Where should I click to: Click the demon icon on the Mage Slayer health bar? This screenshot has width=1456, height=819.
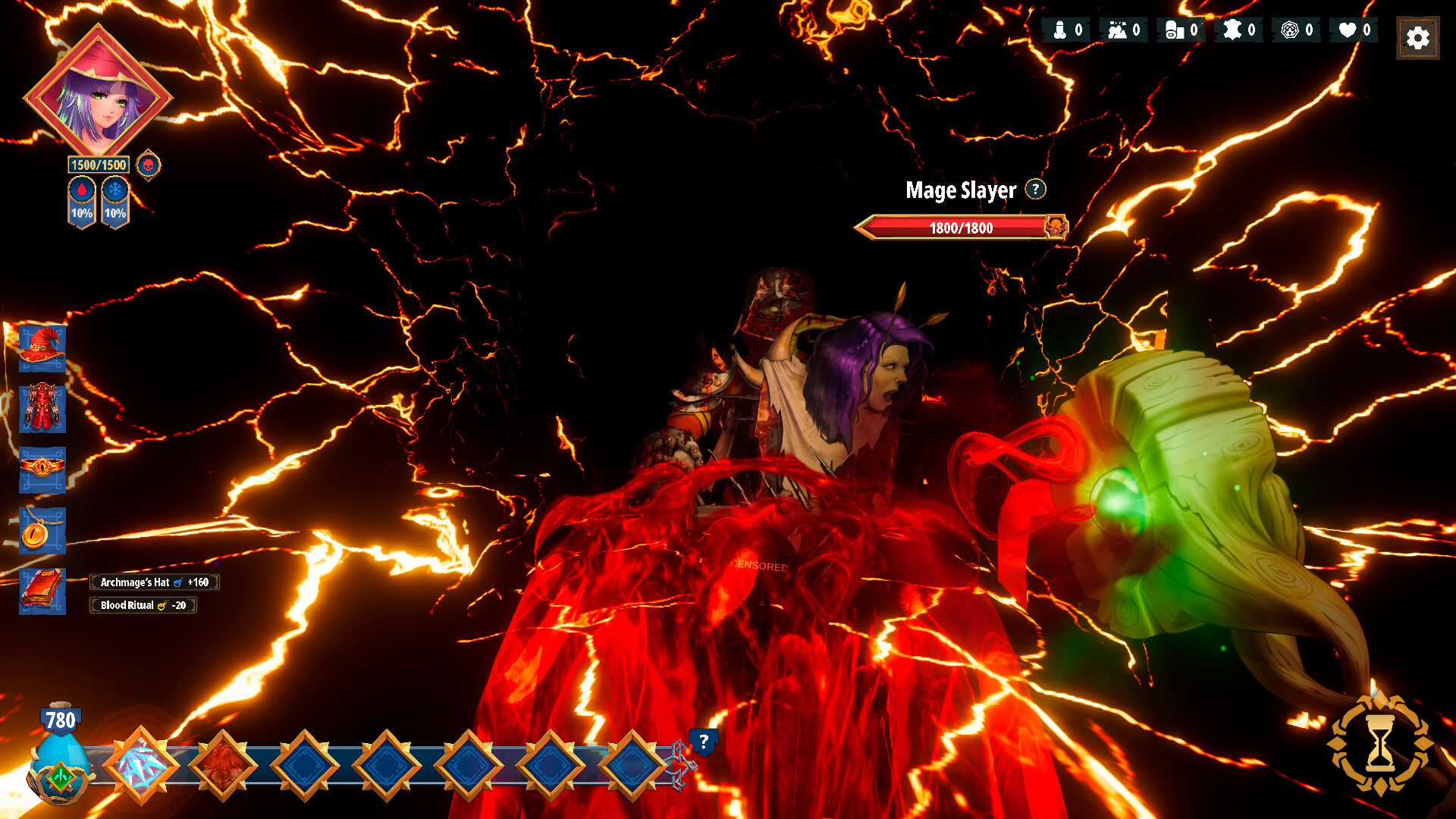click(x=1056, y=226)
